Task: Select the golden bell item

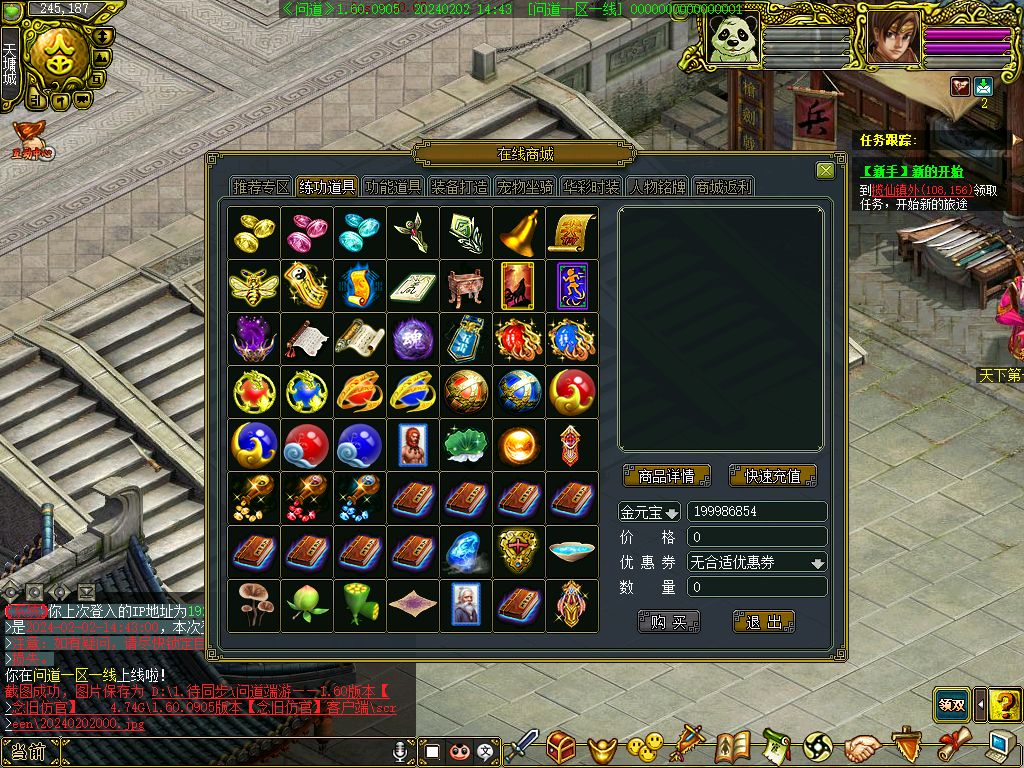Action: [518, 232]
